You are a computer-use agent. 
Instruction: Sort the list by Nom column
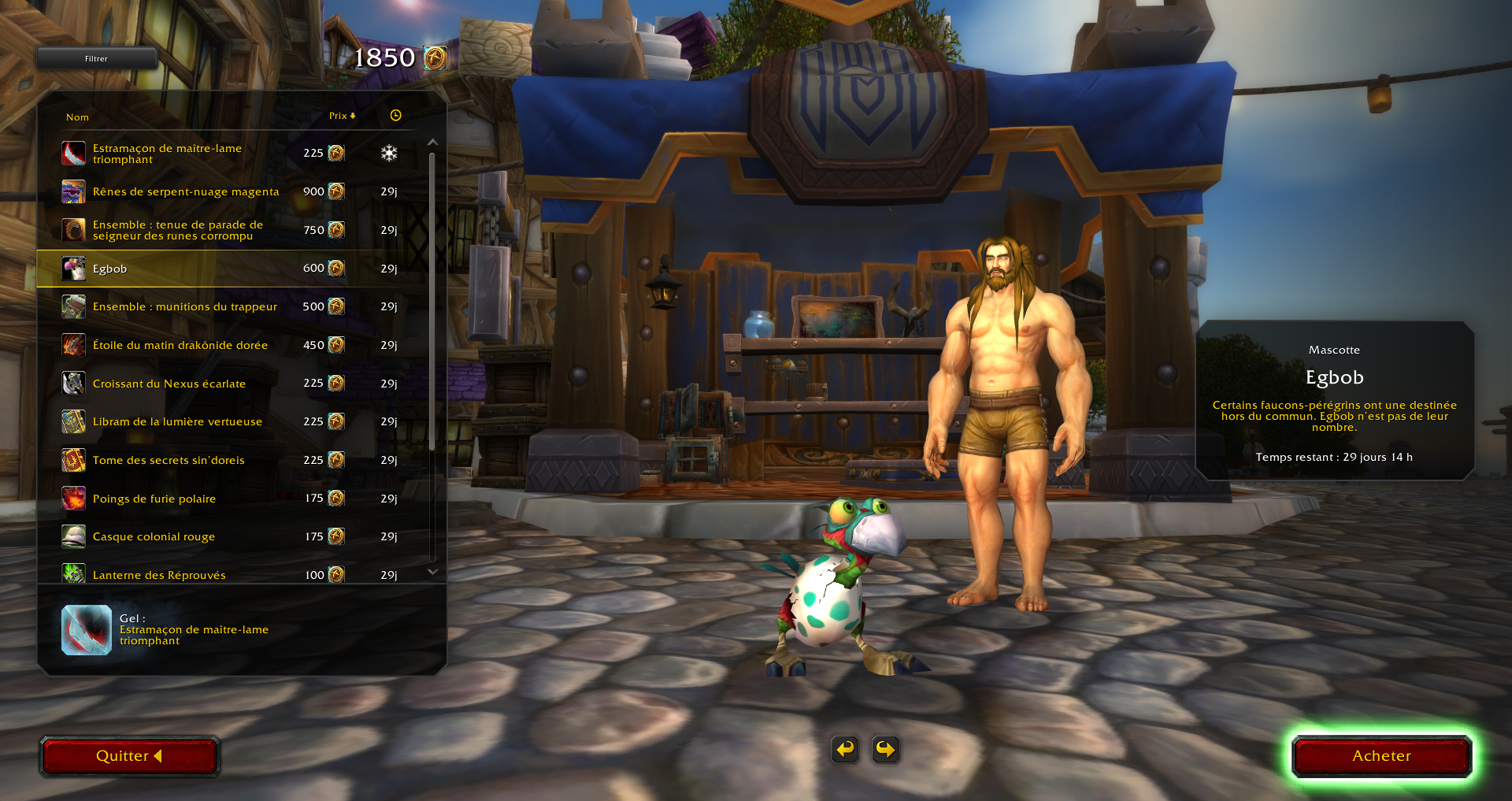(x=77, y=117)
